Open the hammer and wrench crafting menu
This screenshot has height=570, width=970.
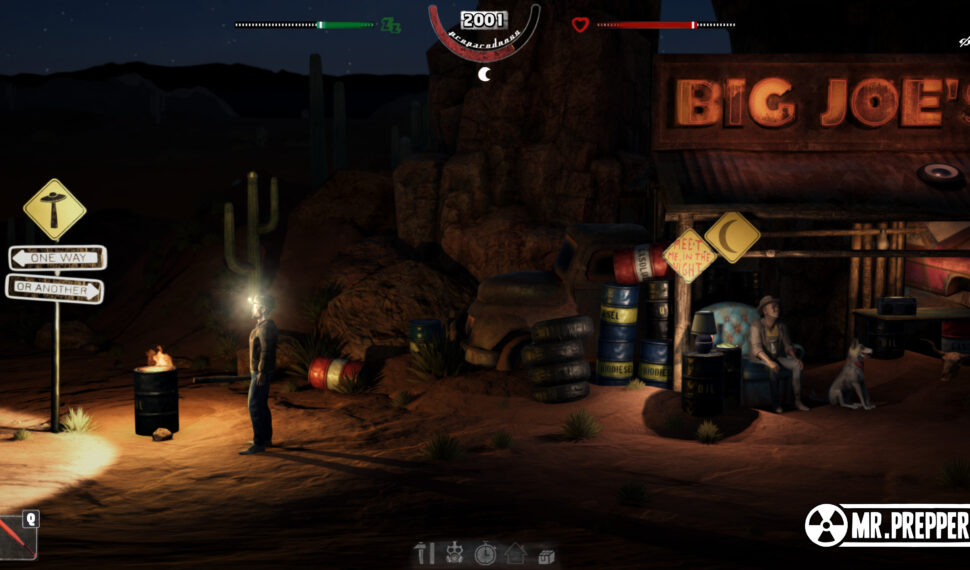click(x=425, y=553)
